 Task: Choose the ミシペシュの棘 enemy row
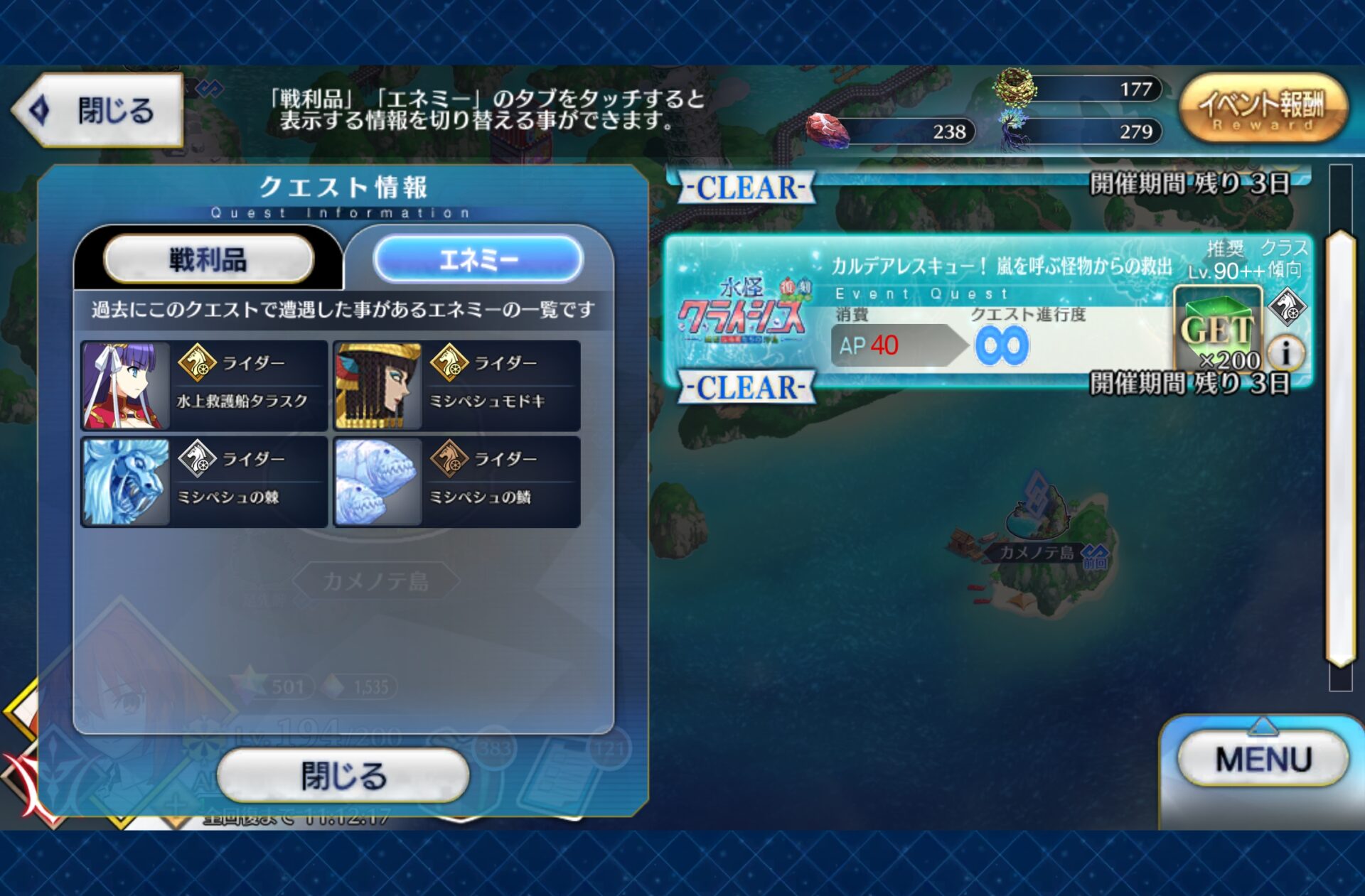pos(204,482)
